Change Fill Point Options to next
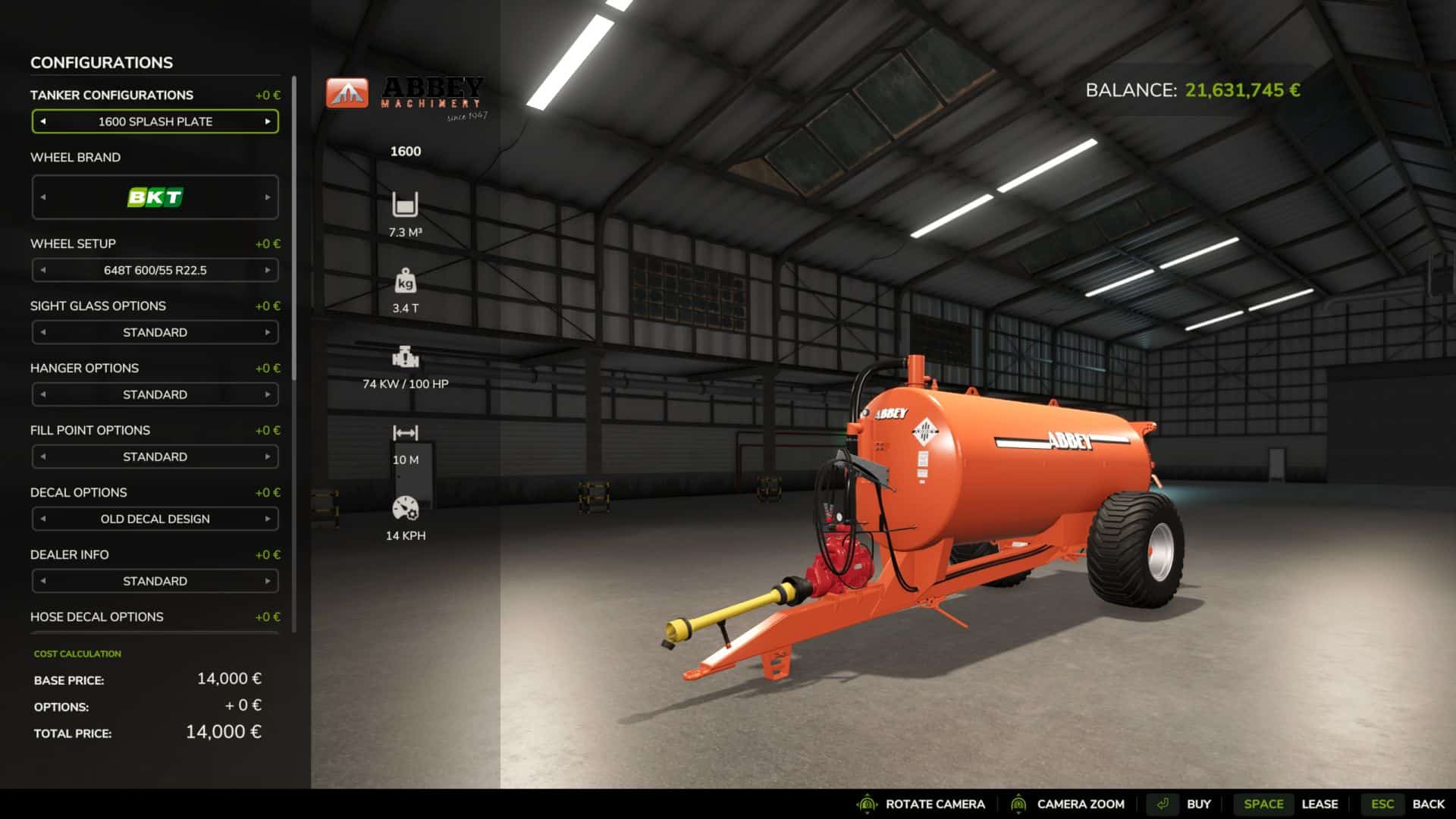 click(268, 457)
